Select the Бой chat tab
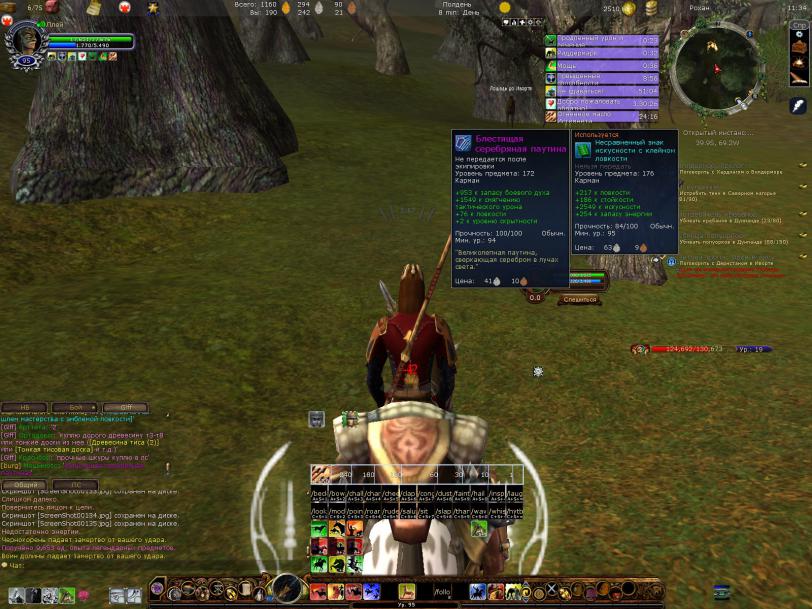This screenshot has height=609, width=812. click(75, 408)
